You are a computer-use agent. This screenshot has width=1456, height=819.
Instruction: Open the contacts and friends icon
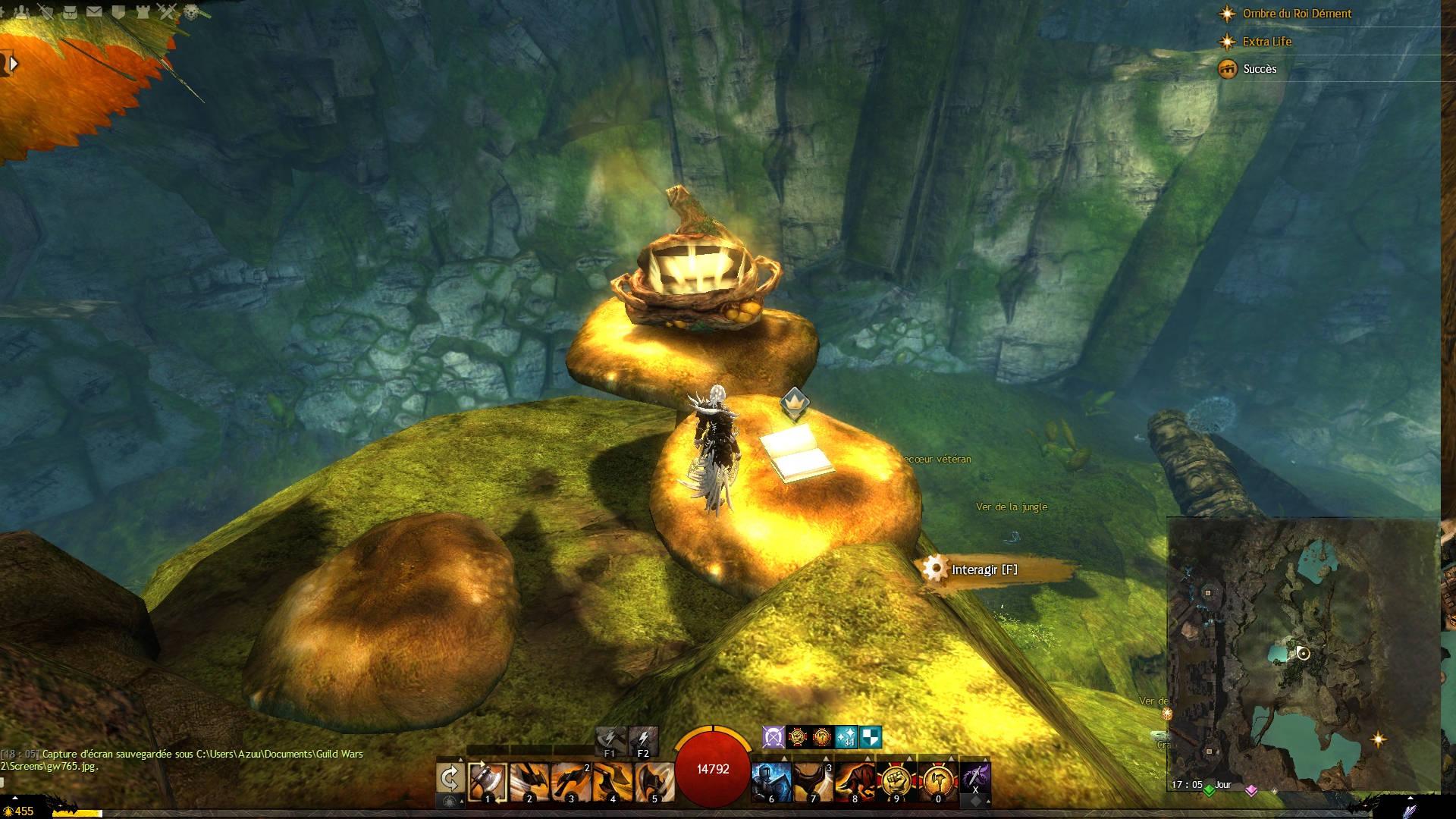pos(22,11)
